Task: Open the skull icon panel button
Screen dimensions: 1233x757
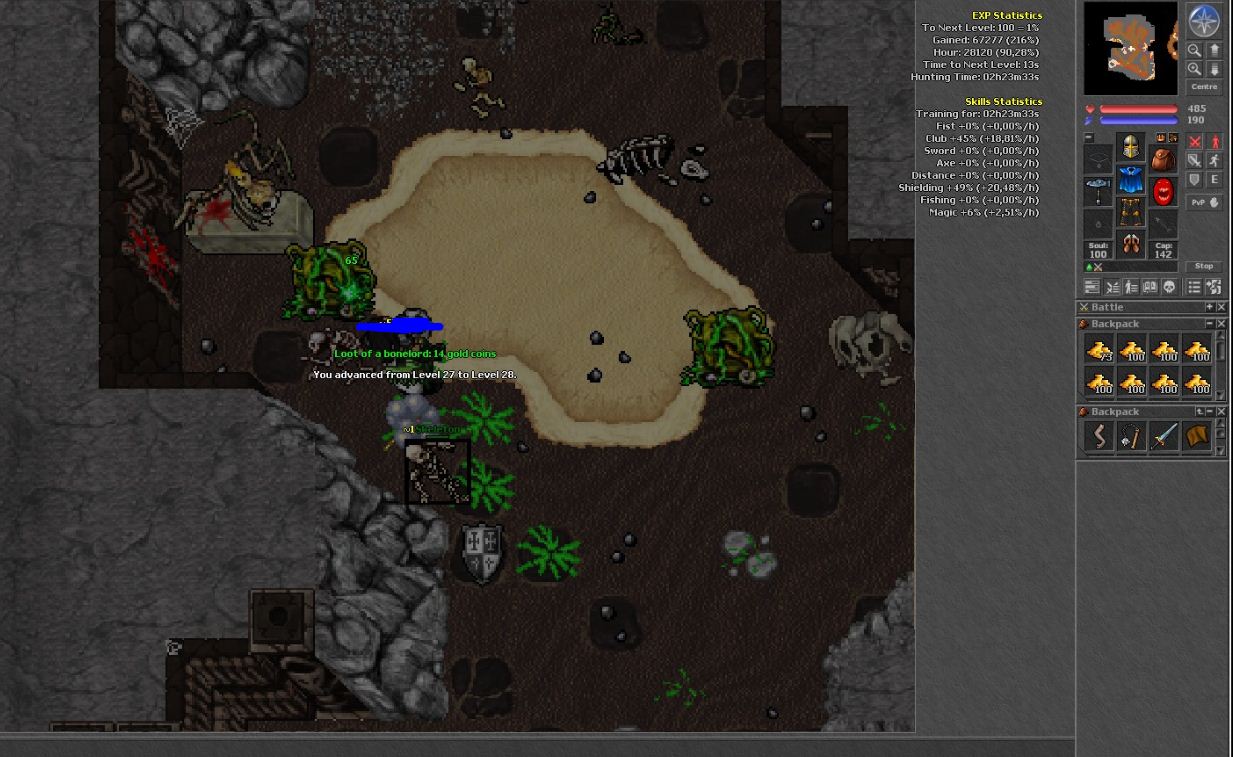Action: pos(1169,287)
